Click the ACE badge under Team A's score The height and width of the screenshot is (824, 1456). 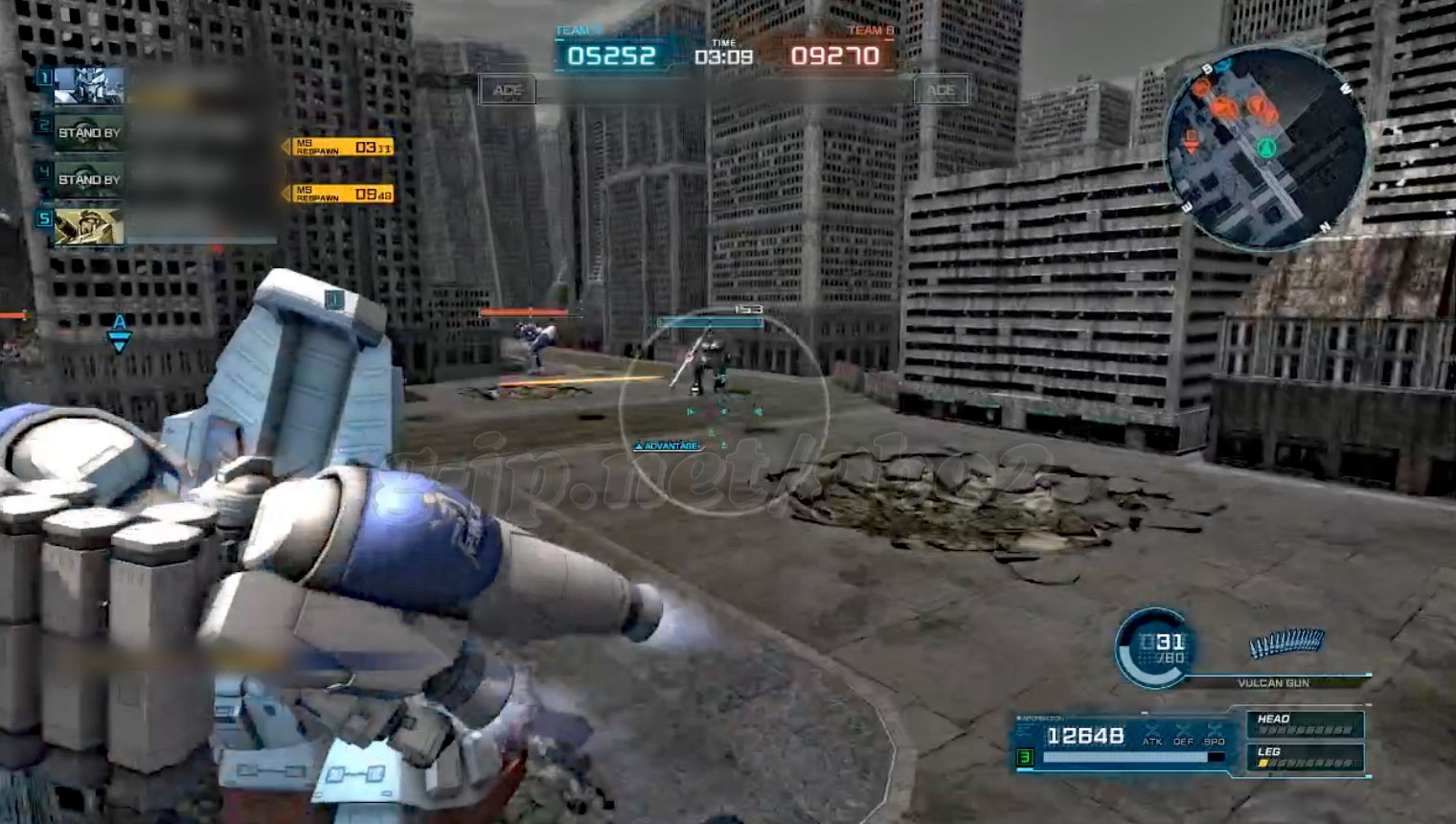click(508, 90)
